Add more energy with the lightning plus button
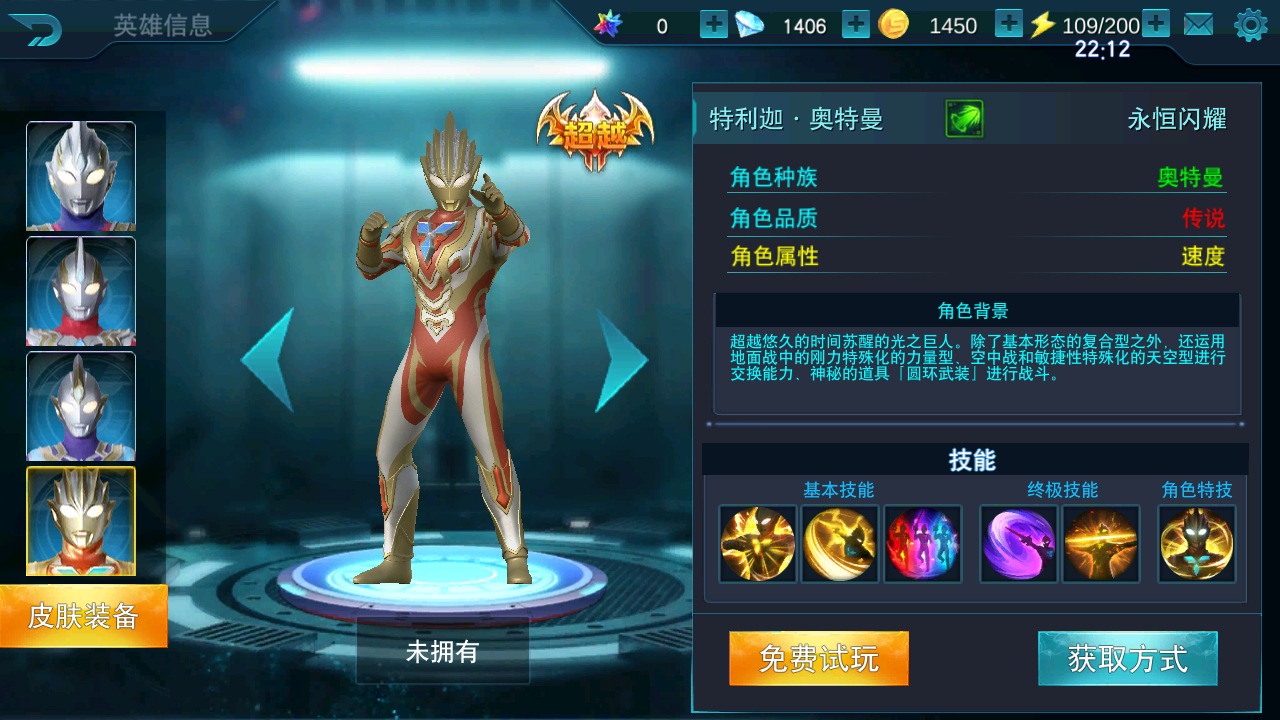Viewport: 1280px width, 720px height. click(x=1156, y=24)
